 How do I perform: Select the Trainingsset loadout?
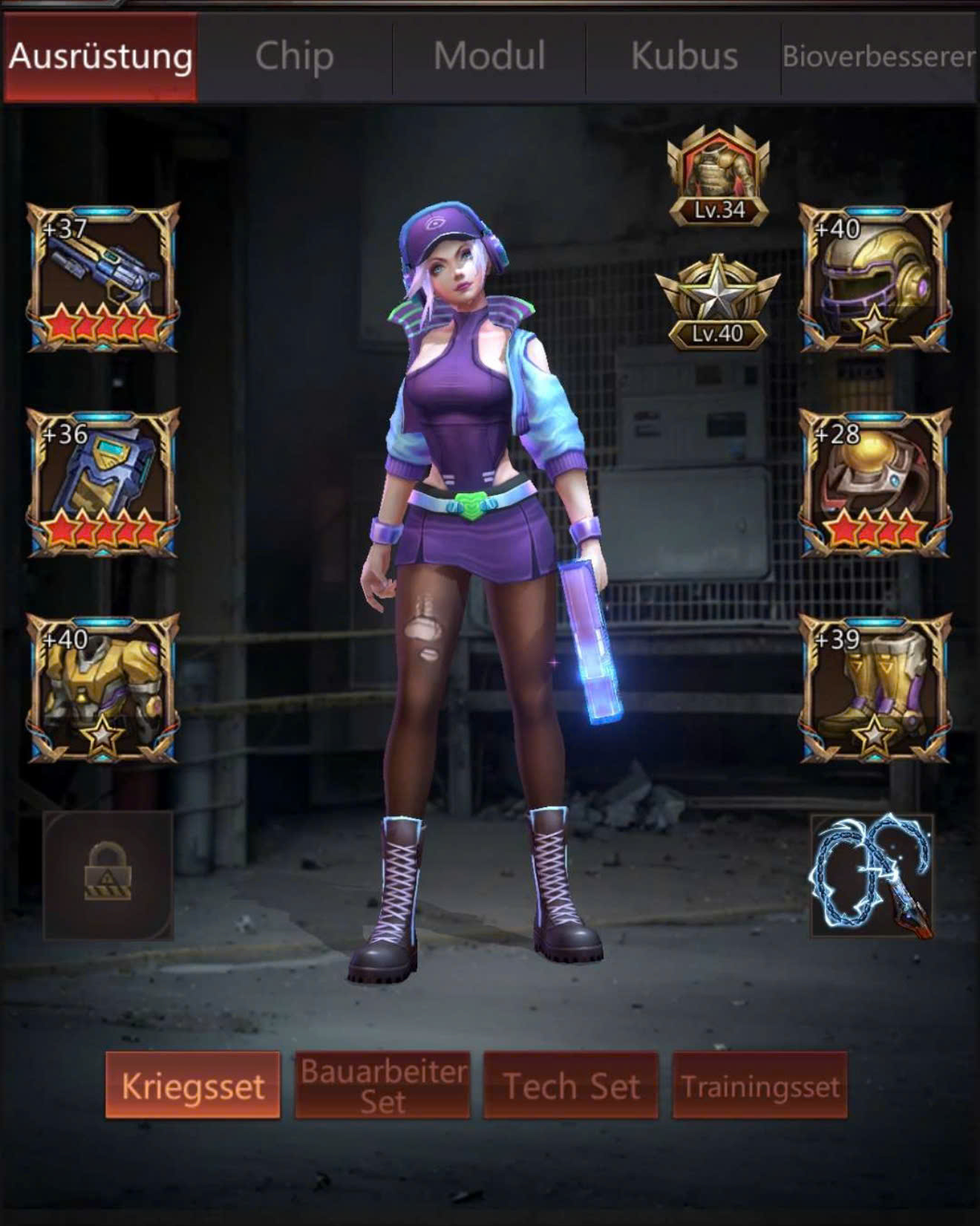tap(759, 1086)
